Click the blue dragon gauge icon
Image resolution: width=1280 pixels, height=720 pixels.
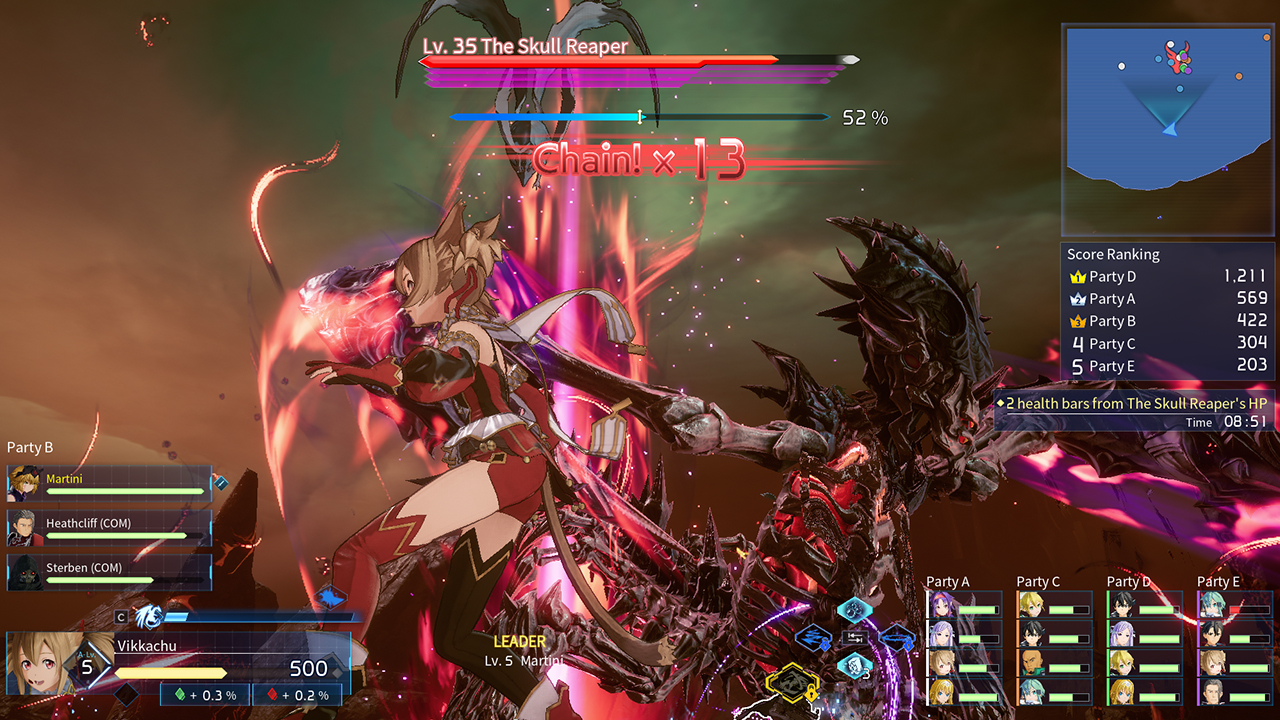[147, 617]
